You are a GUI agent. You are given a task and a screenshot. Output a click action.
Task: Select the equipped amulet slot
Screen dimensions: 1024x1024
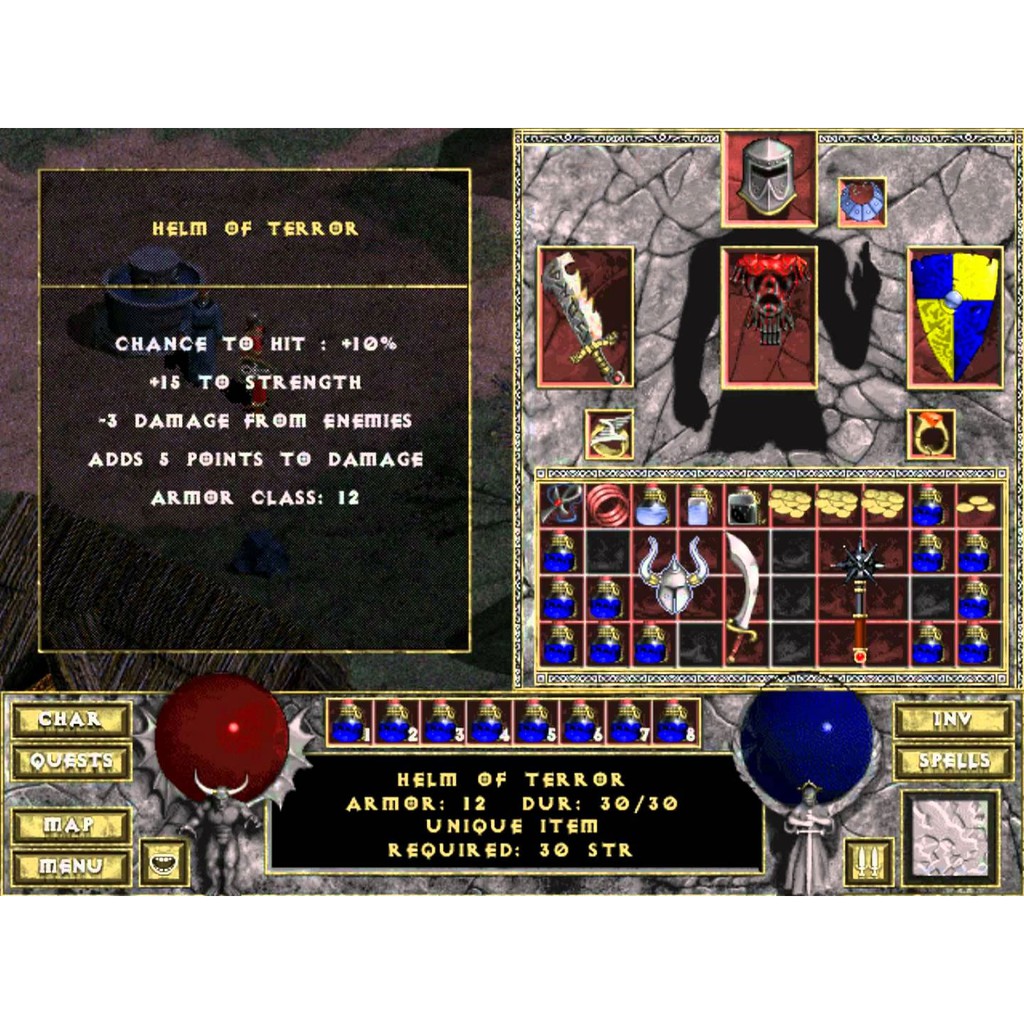tap(861, 202)
